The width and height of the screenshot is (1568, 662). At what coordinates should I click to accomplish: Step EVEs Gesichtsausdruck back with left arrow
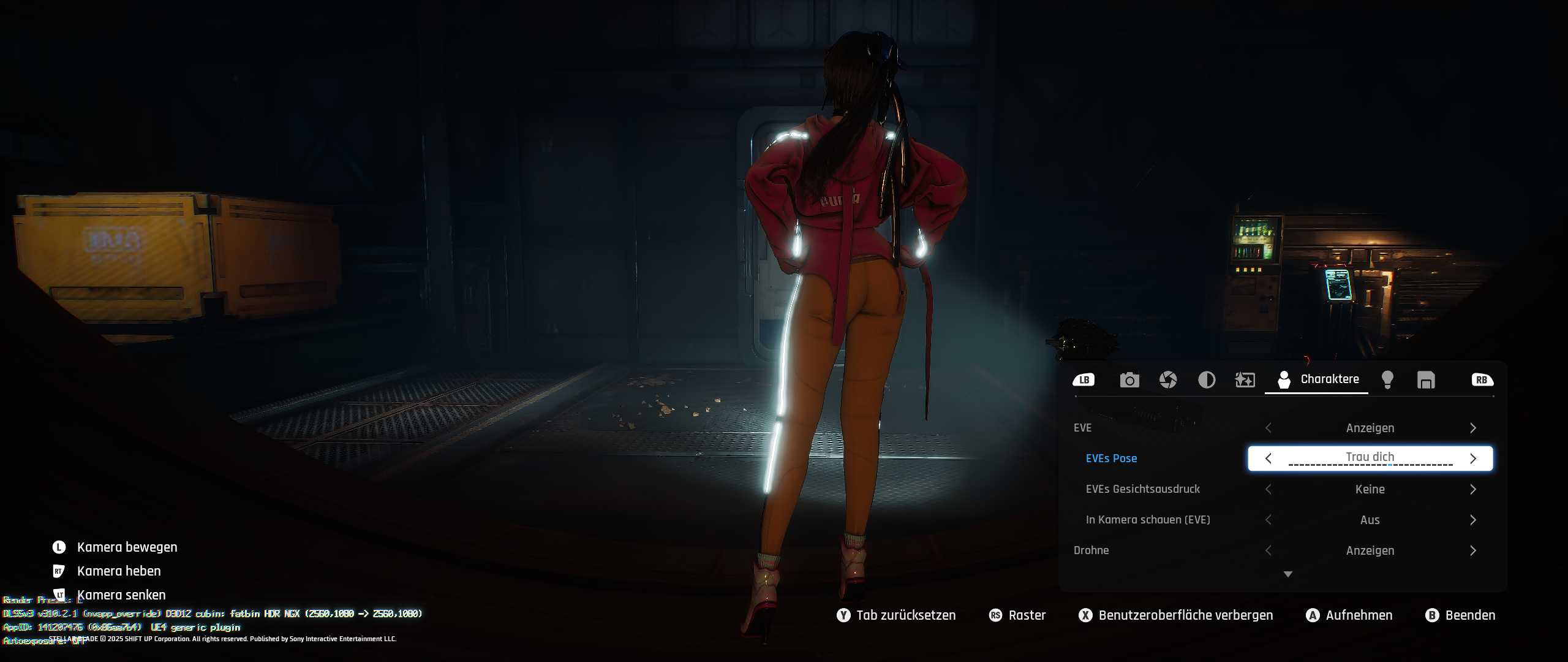pos(1268,489)
